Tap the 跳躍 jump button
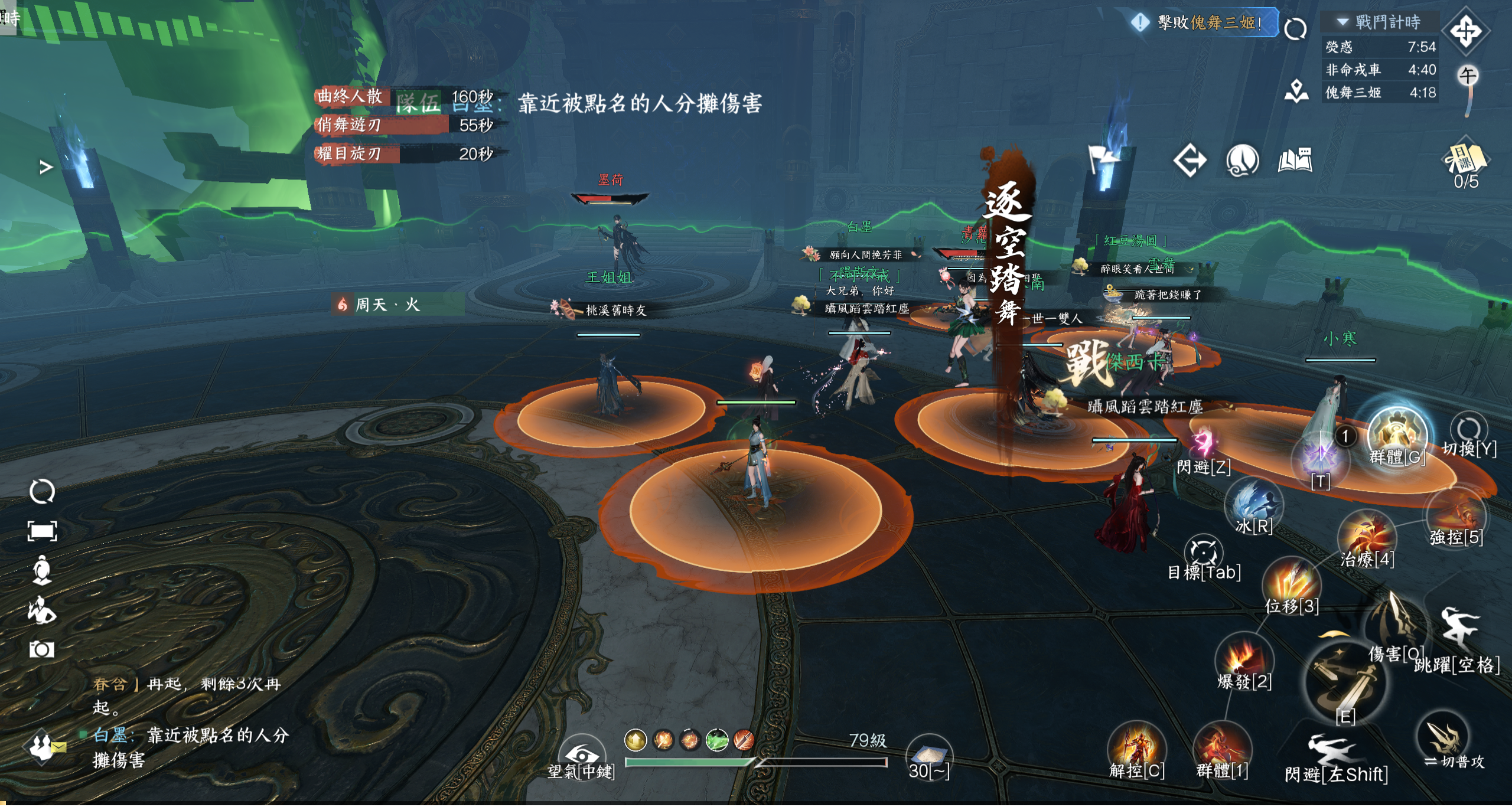The width and height of the screenshot is (1512, 807). (x=1458, y=630)
